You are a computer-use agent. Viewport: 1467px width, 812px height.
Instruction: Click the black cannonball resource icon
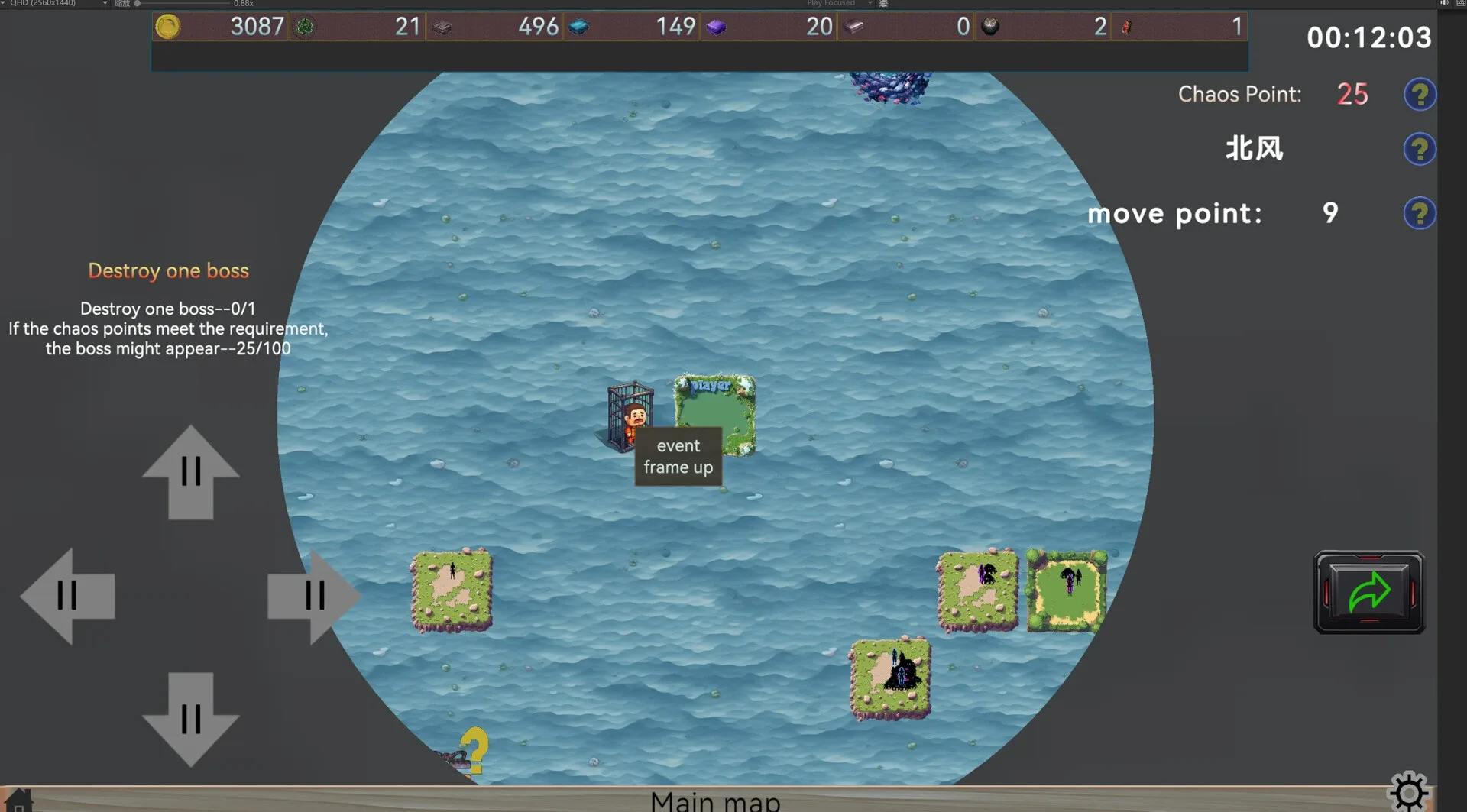[990, 26]
